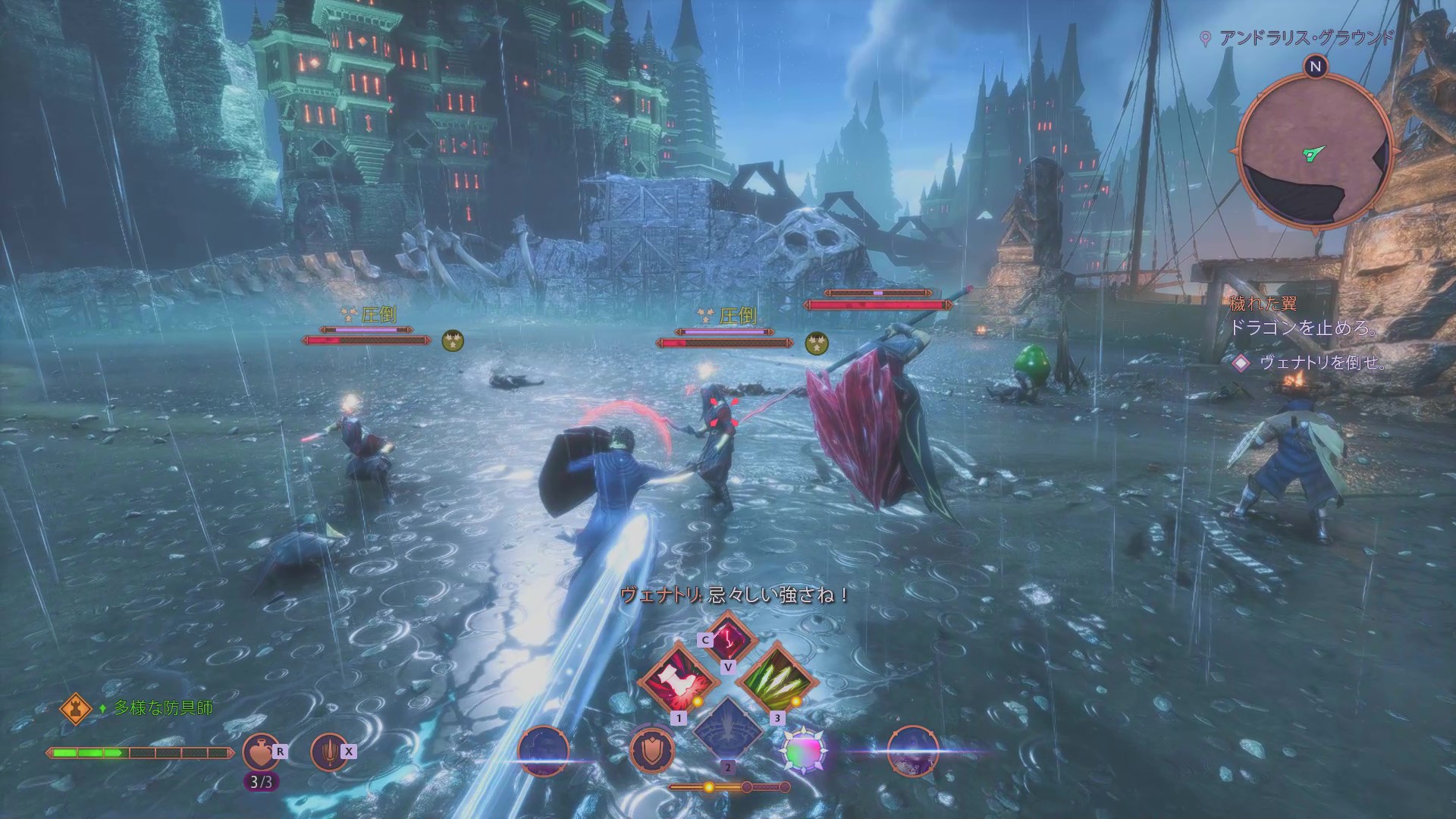Image resolution: width=1456 pixels, height=819 pixels.
Task: Select the ヴェナトリを倒せ objective
Action: tap(1323, 363)
